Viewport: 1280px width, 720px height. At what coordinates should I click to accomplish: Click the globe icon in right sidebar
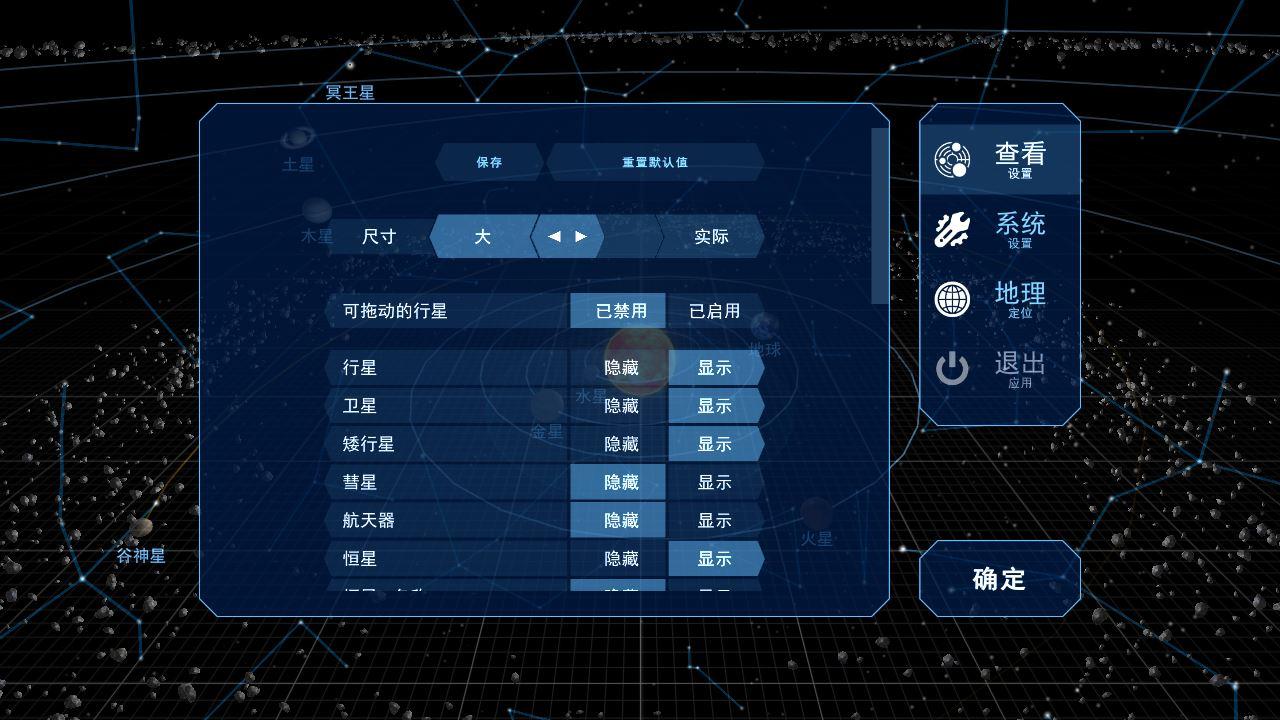point(952,299)
